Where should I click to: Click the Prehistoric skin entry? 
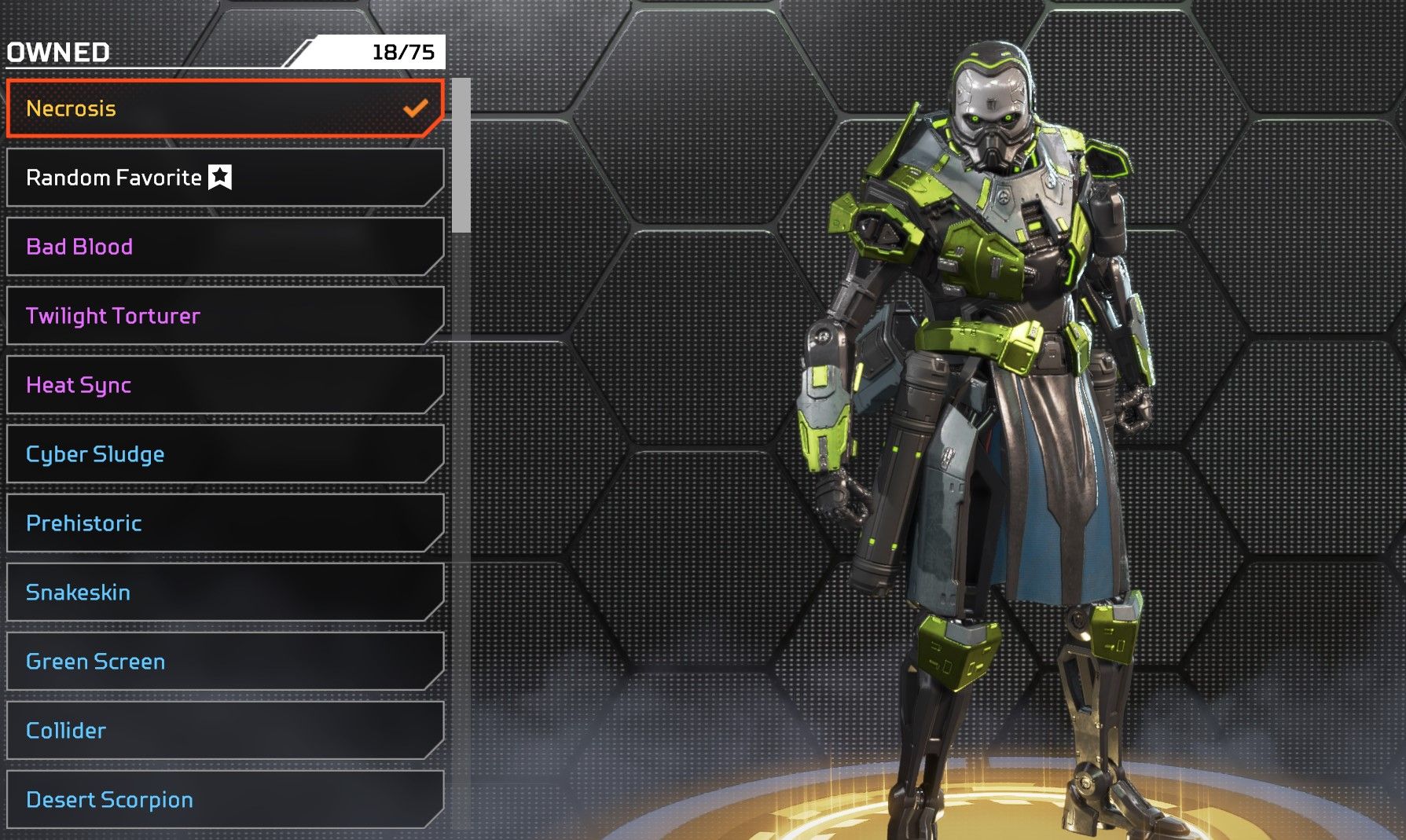pyautogui.click(x=225, y=523)
